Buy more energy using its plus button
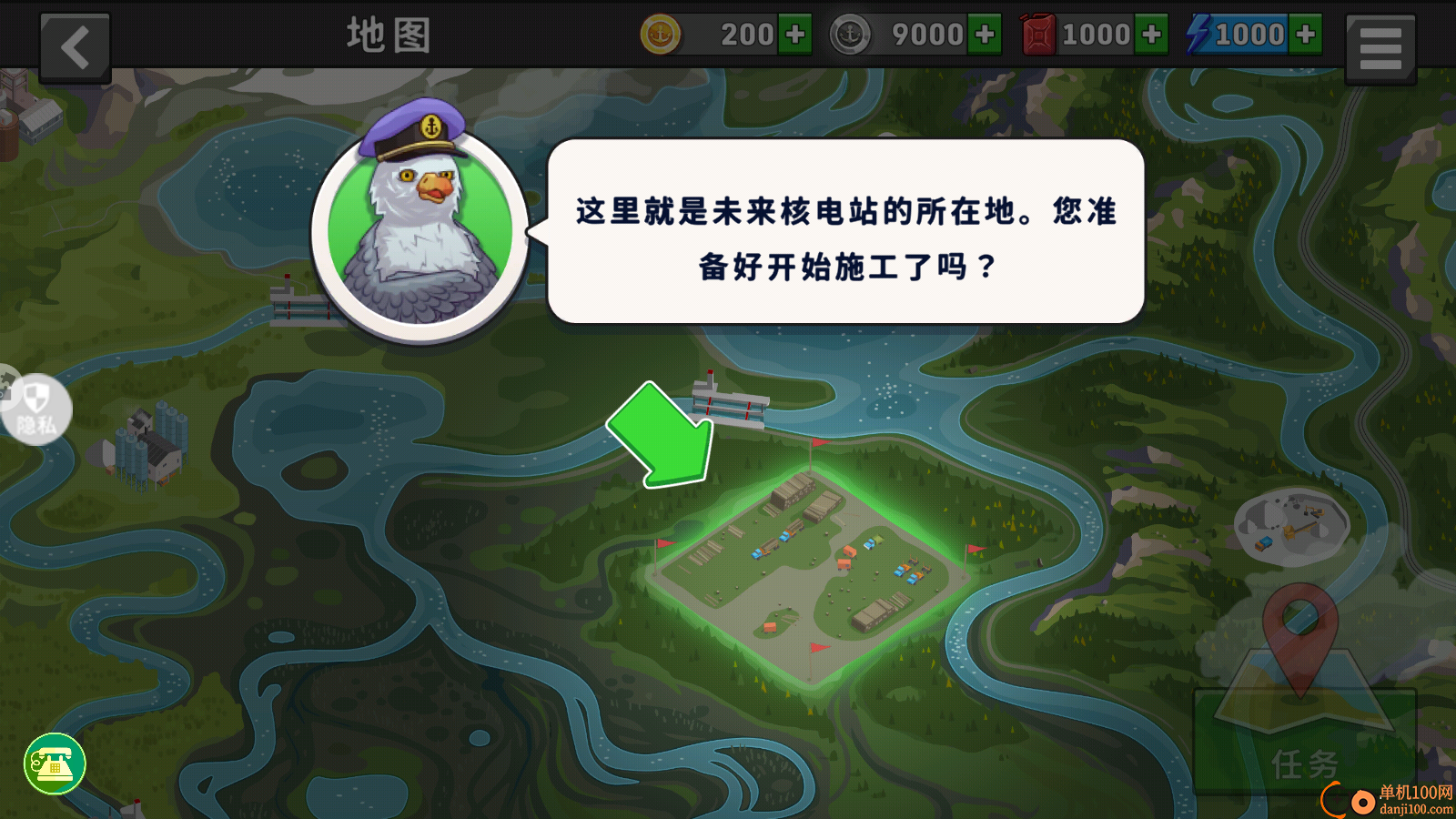The width and height of the screenshot is (1456, 819). [x=1307, y=34]
